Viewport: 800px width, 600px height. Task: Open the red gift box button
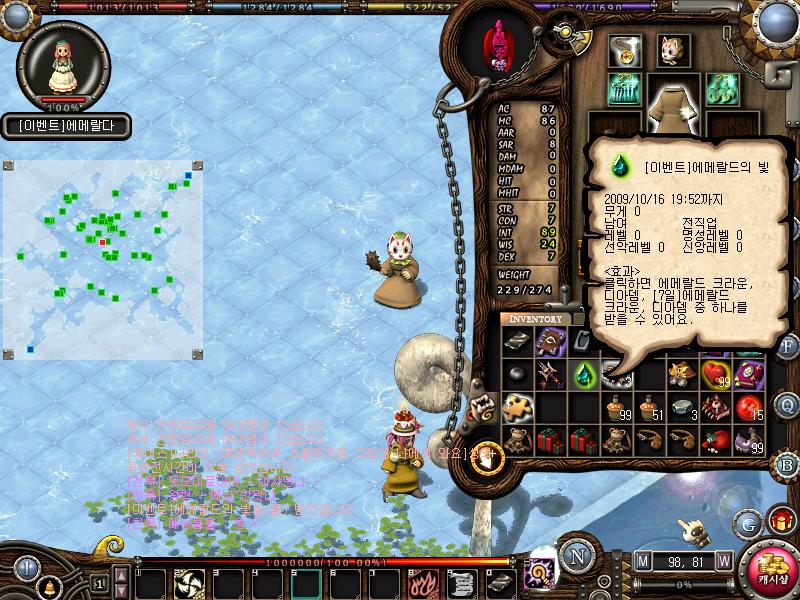click(x=780, y=521)
